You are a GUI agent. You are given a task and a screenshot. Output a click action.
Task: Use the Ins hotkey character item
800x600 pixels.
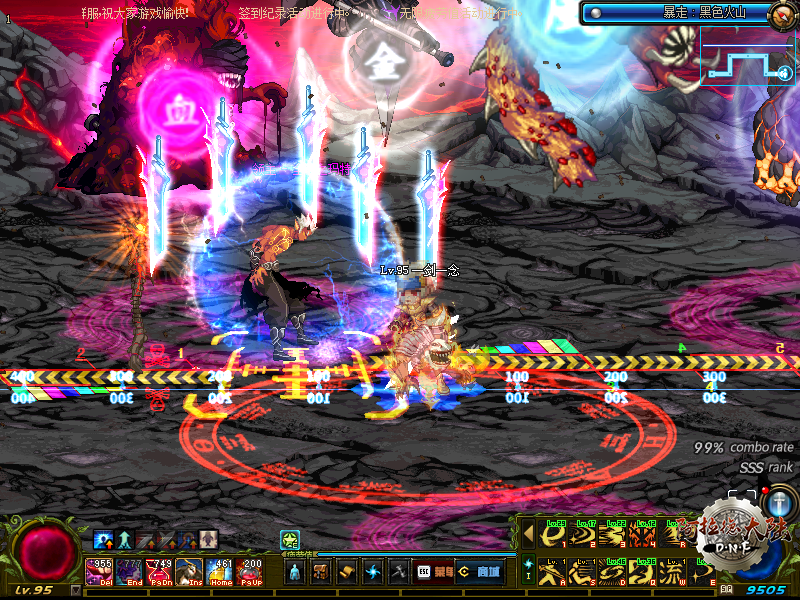(x=190, y=573)
